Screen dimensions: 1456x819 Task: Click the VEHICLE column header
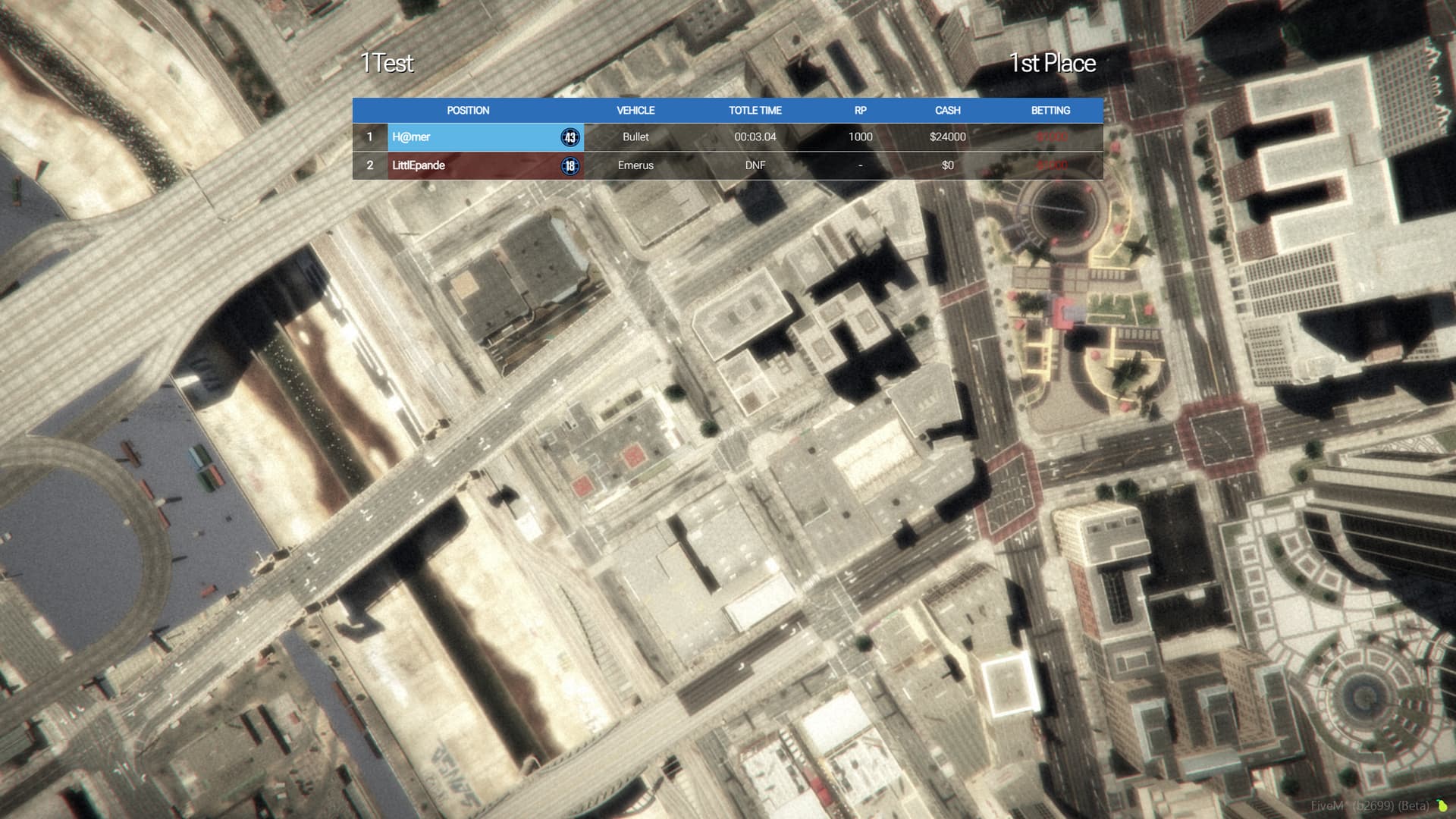pos(635,110)
